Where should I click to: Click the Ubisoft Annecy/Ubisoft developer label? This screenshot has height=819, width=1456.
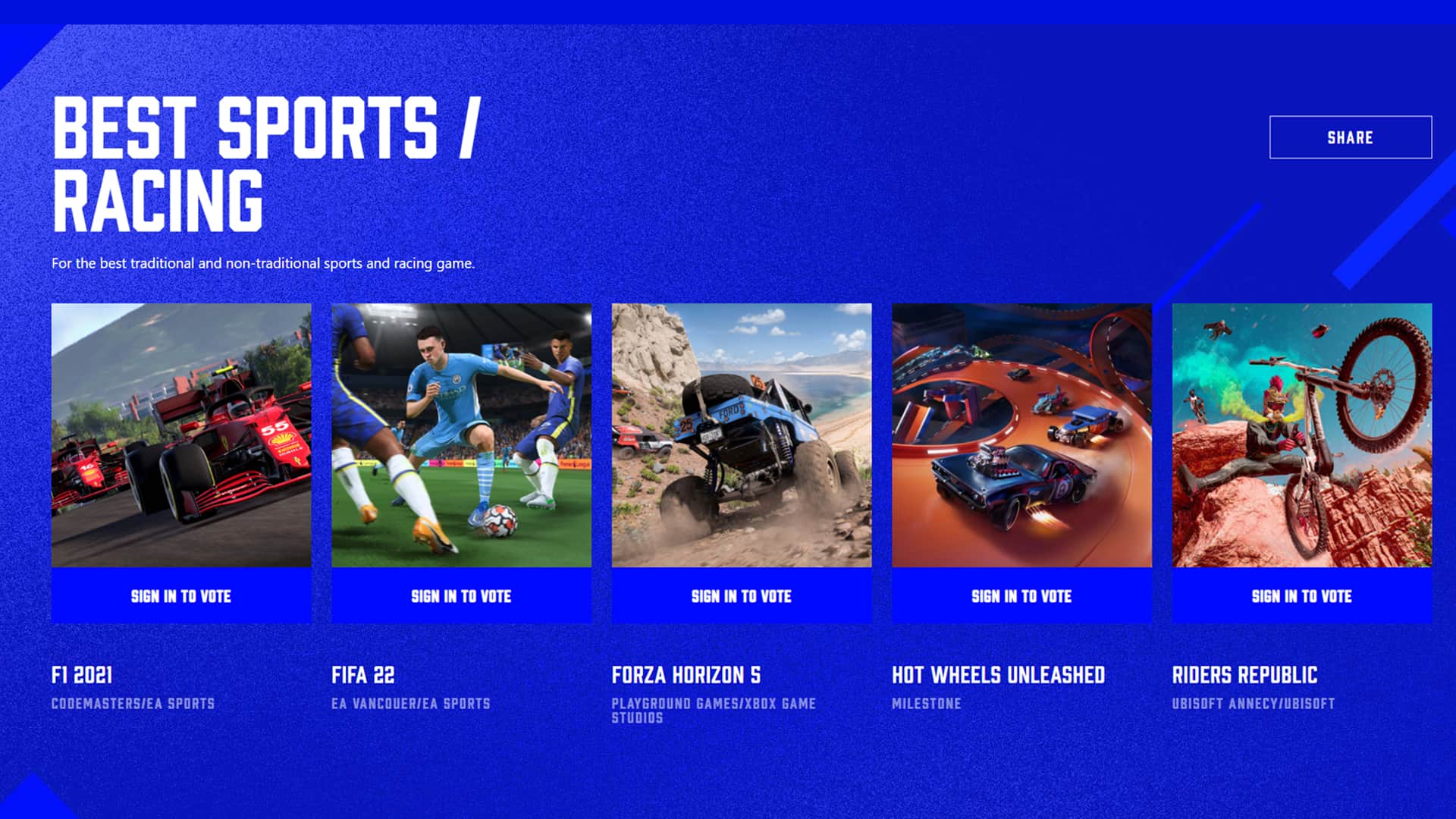point(1255,704)
